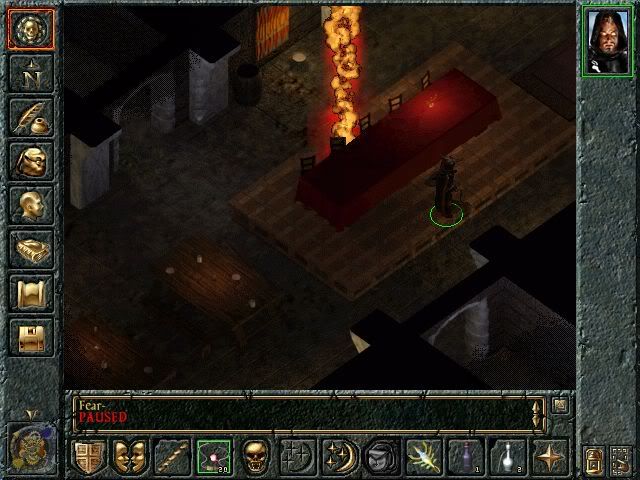This screenshot has width=640, height=480.
Task: Open the priest scroll button
Action: 30,293
